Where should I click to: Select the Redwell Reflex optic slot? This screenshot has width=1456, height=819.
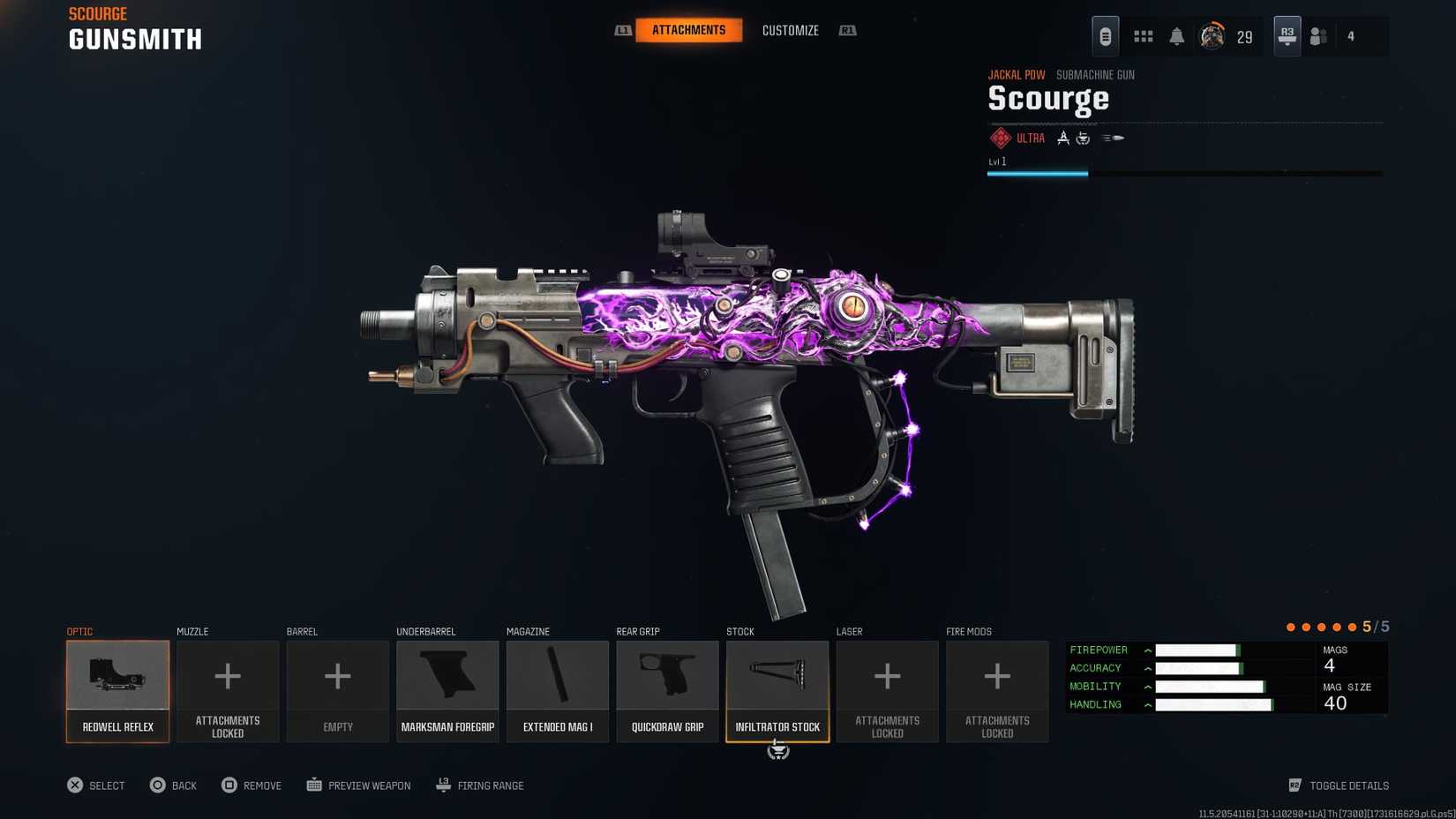pyautogui.click(x=117, y=691)
